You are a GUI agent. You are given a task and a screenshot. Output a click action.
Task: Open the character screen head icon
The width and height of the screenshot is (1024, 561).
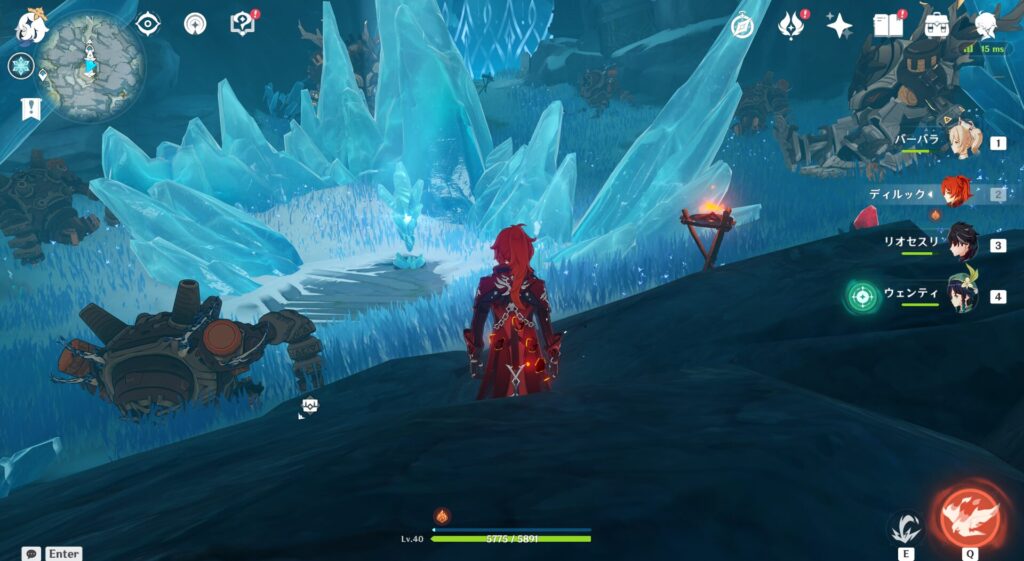(986, 25)
